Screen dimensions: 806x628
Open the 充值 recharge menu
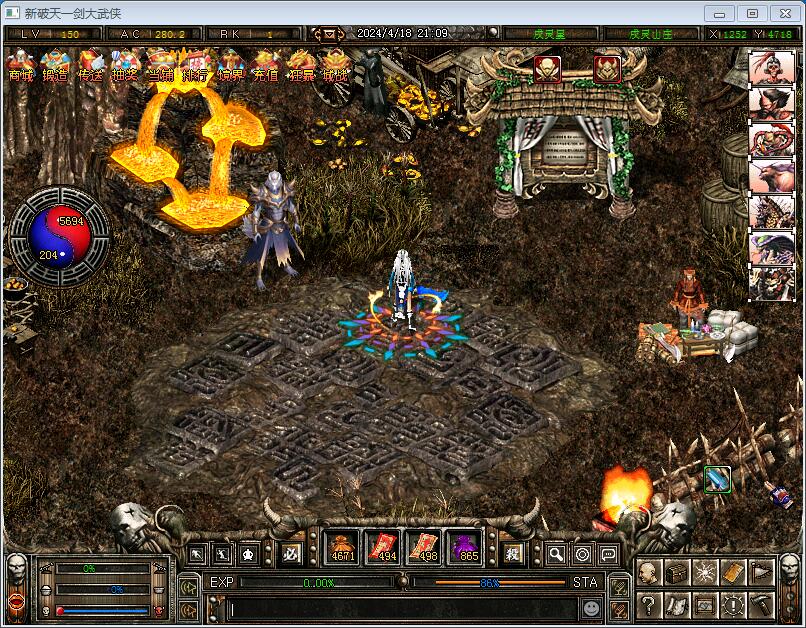click(x=265, y=66)
